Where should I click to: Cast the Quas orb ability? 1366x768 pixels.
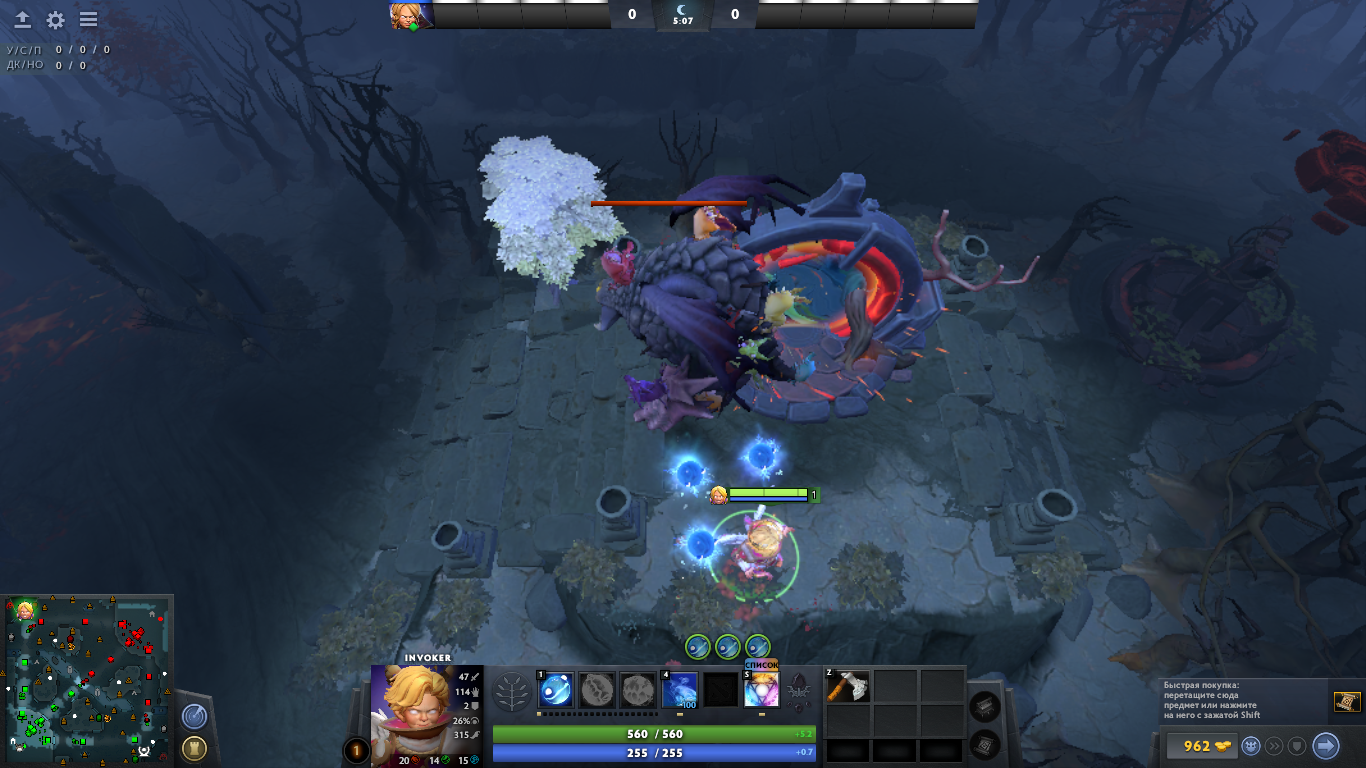(556, 690)
